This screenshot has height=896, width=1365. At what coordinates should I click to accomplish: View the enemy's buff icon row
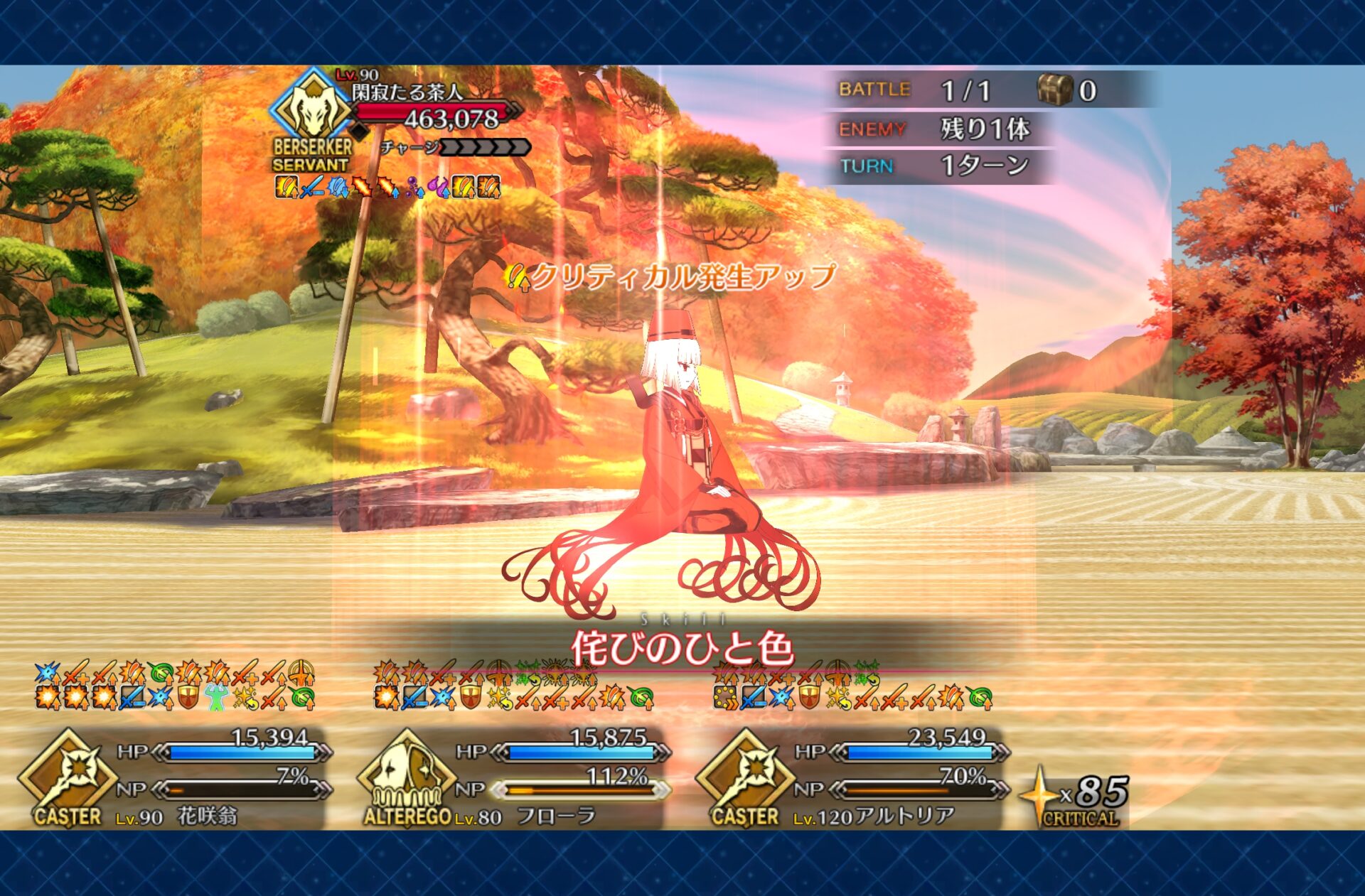tap(387, 187)
